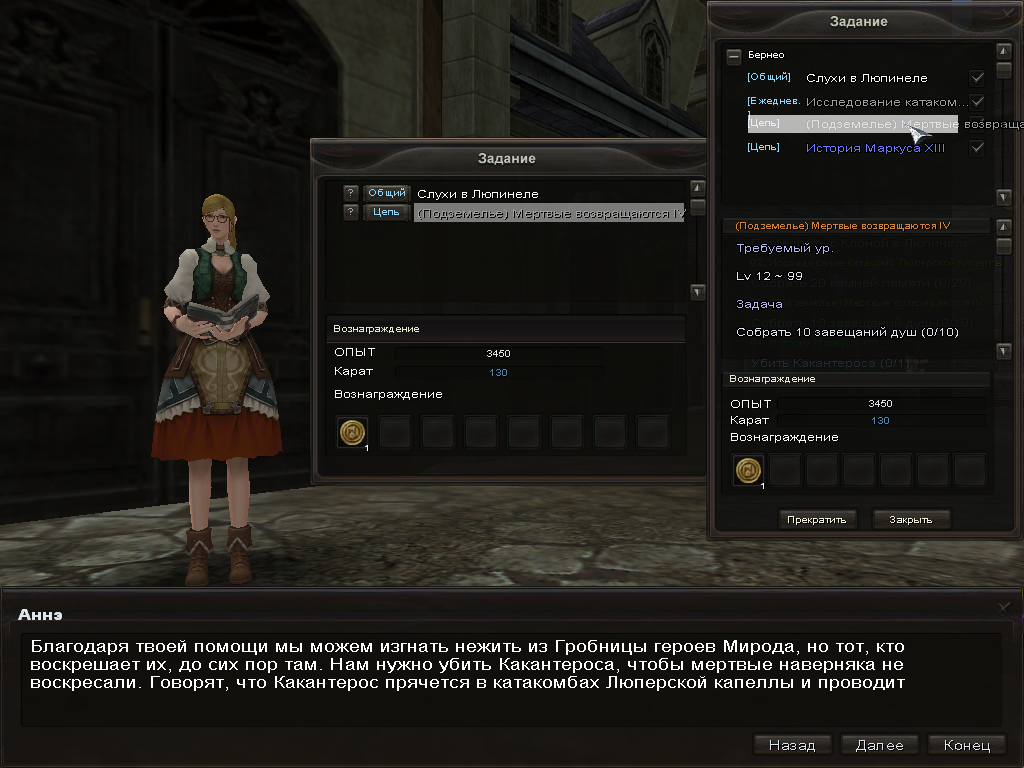Click gold coin reward in NPC quest window
Screen dimensions: 1024x768
(x=352, y=432)
